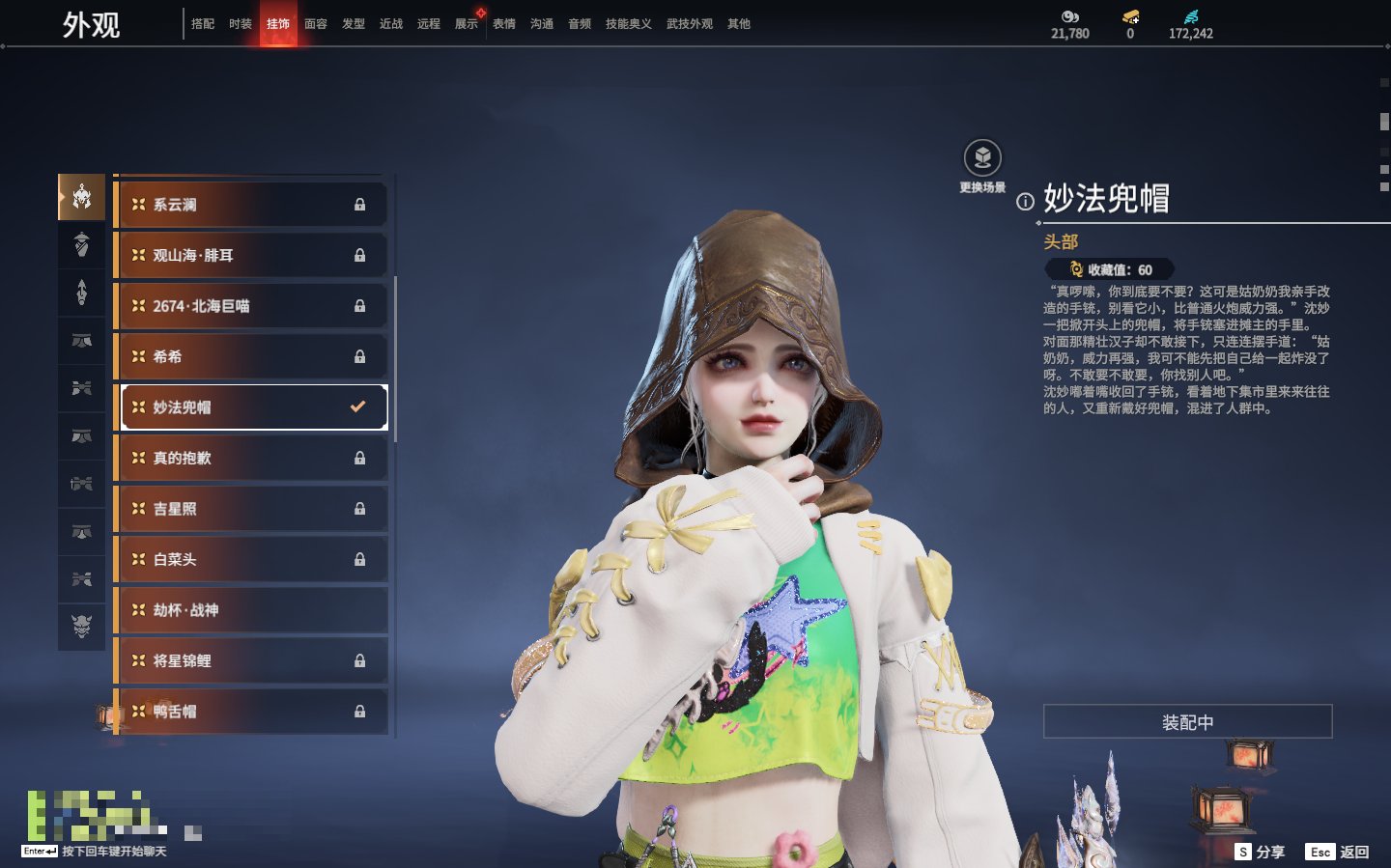Viewport: 1391px width, 868px height.
Task: Select the 2674·北海巨喵 accessory
Action: 251,306
